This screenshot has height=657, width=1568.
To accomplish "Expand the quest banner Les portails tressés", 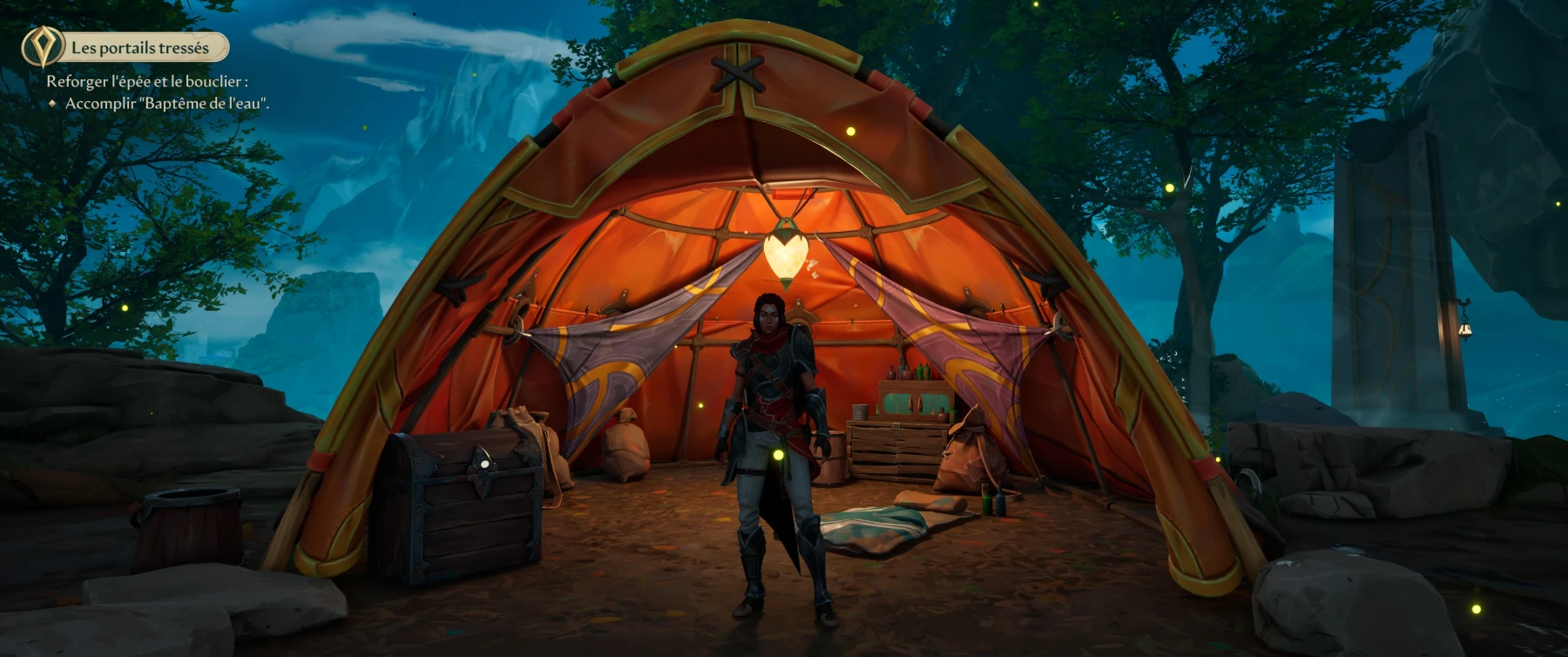I will click(x=142, y=48).
